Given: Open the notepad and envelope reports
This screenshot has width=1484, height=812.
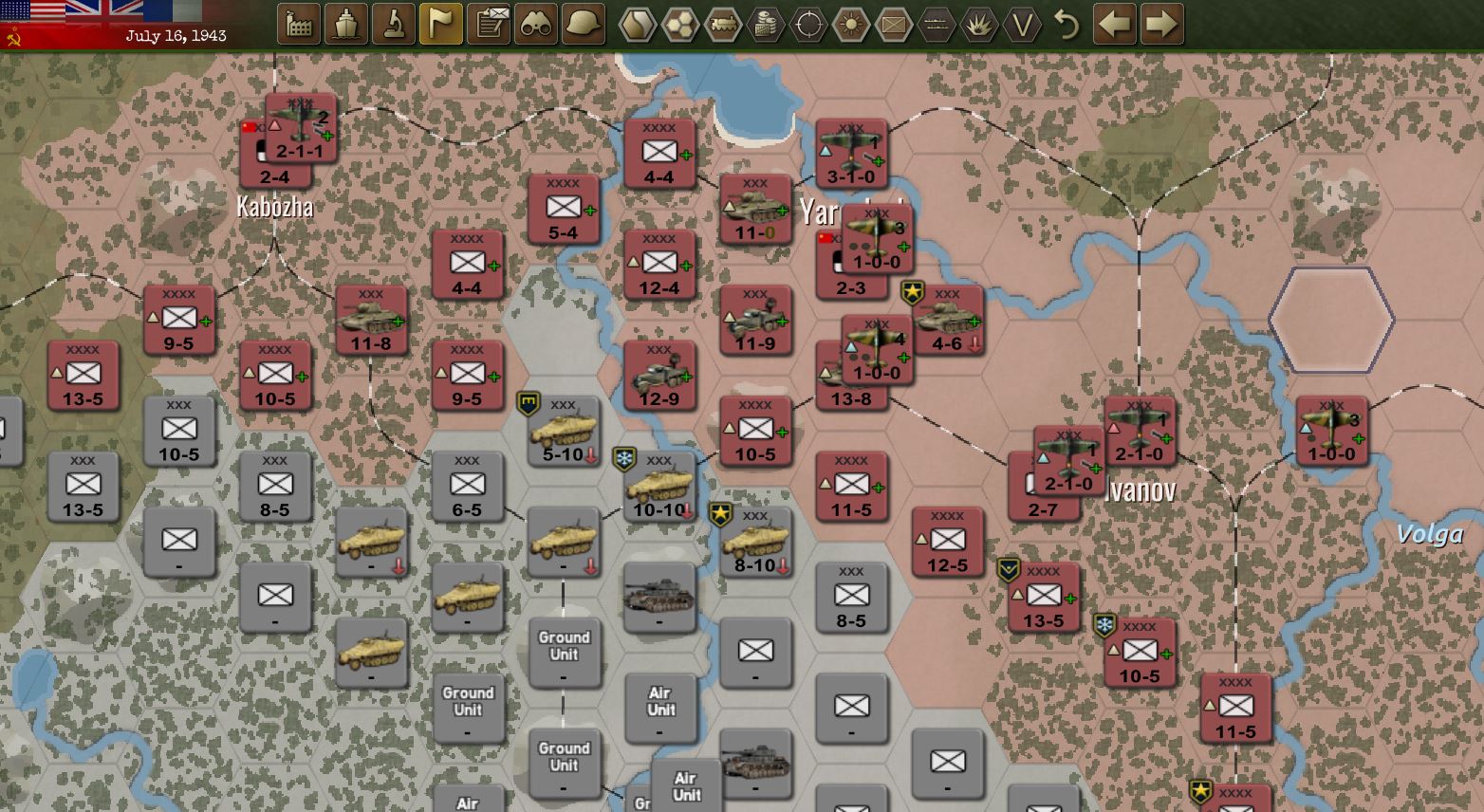Looking at the screenshot, I should tap(489, 25).
